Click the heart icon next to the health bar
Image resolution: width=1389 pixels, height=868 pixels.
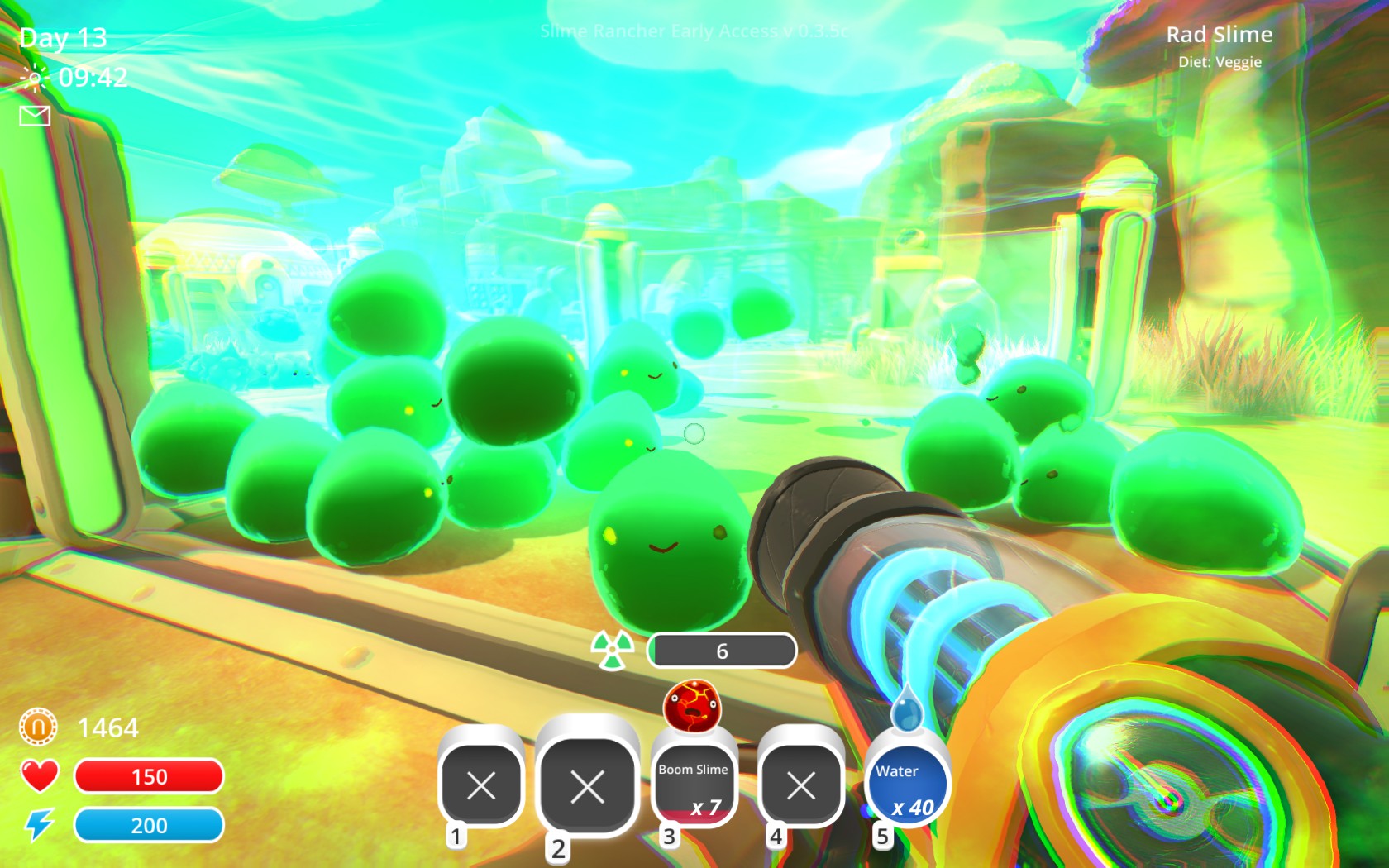click(39, 775)
